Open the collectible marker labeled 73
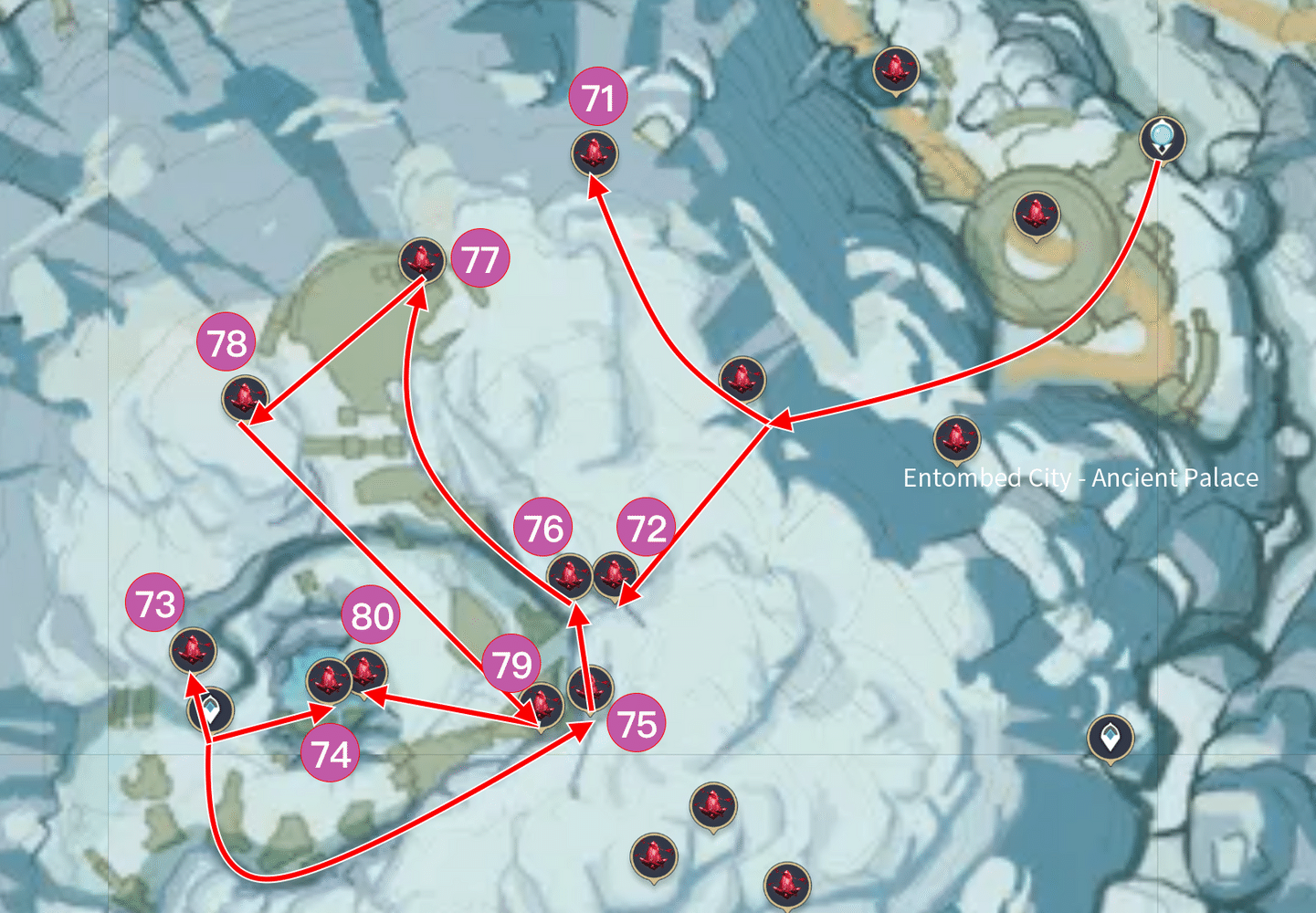This screenshot has width=1316, height=913. pos(192,651)
